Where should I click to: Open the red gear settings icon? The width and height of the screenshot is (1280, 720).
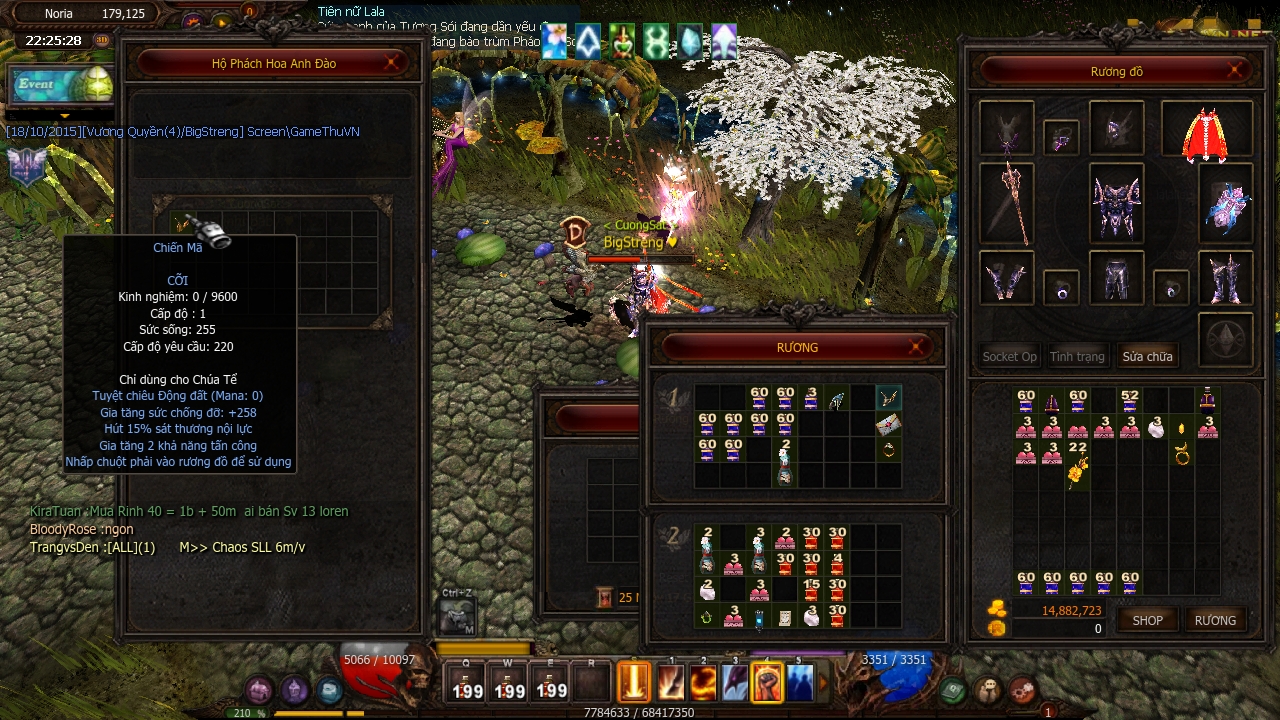tap(1020, 688)
